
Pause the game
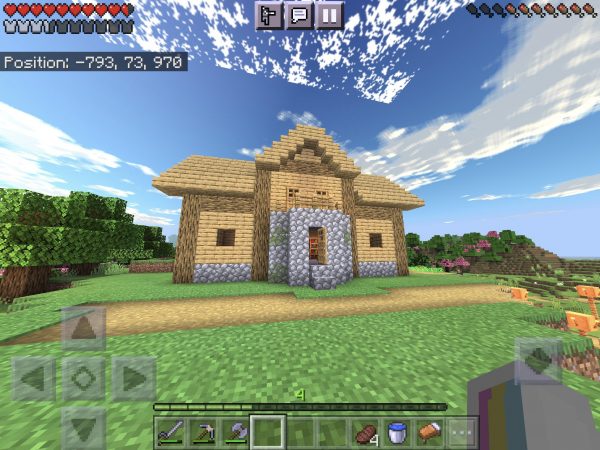pos(329,16)
